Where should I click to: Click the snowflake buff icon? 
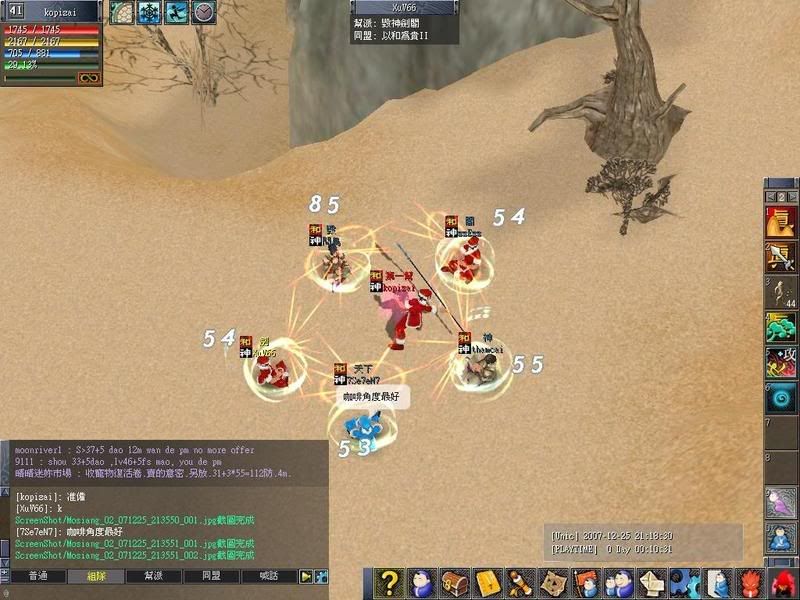click(x=149, y=12)
